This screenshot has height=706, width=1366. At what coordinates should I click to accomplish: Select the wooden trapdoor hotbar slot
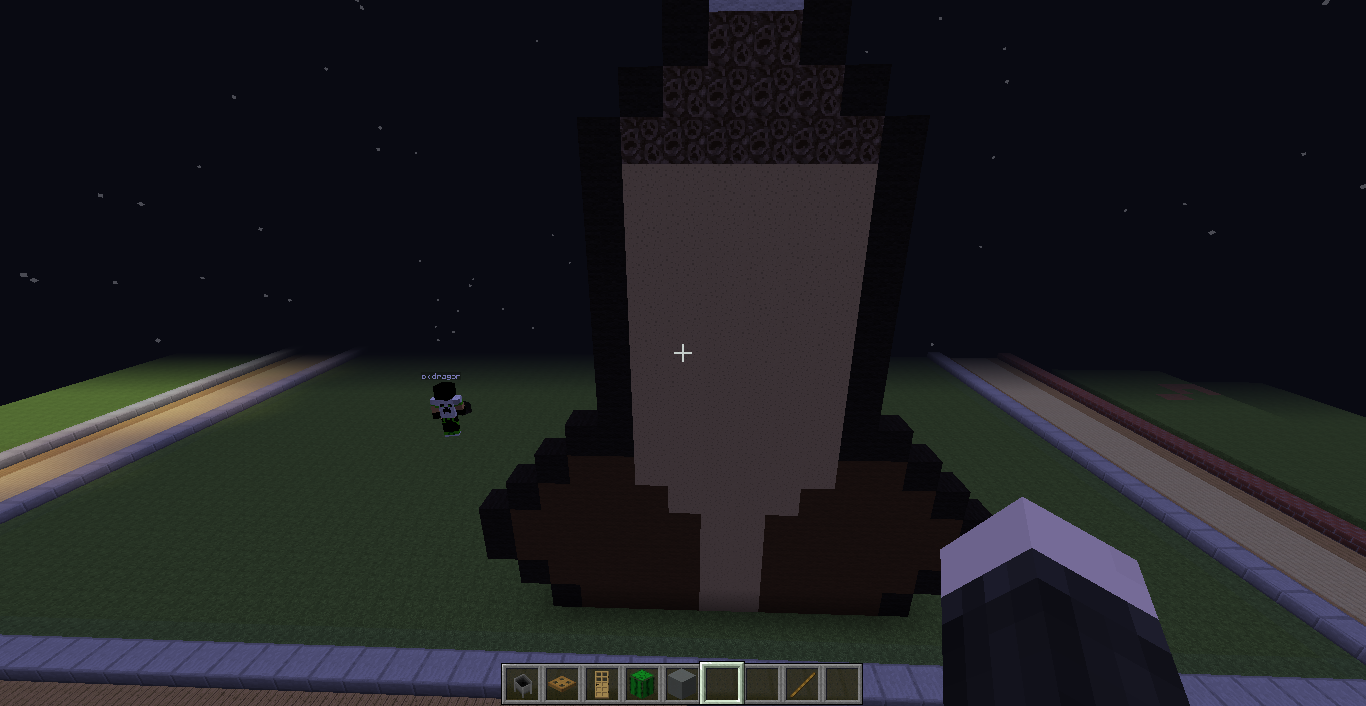tap(562, 685)
